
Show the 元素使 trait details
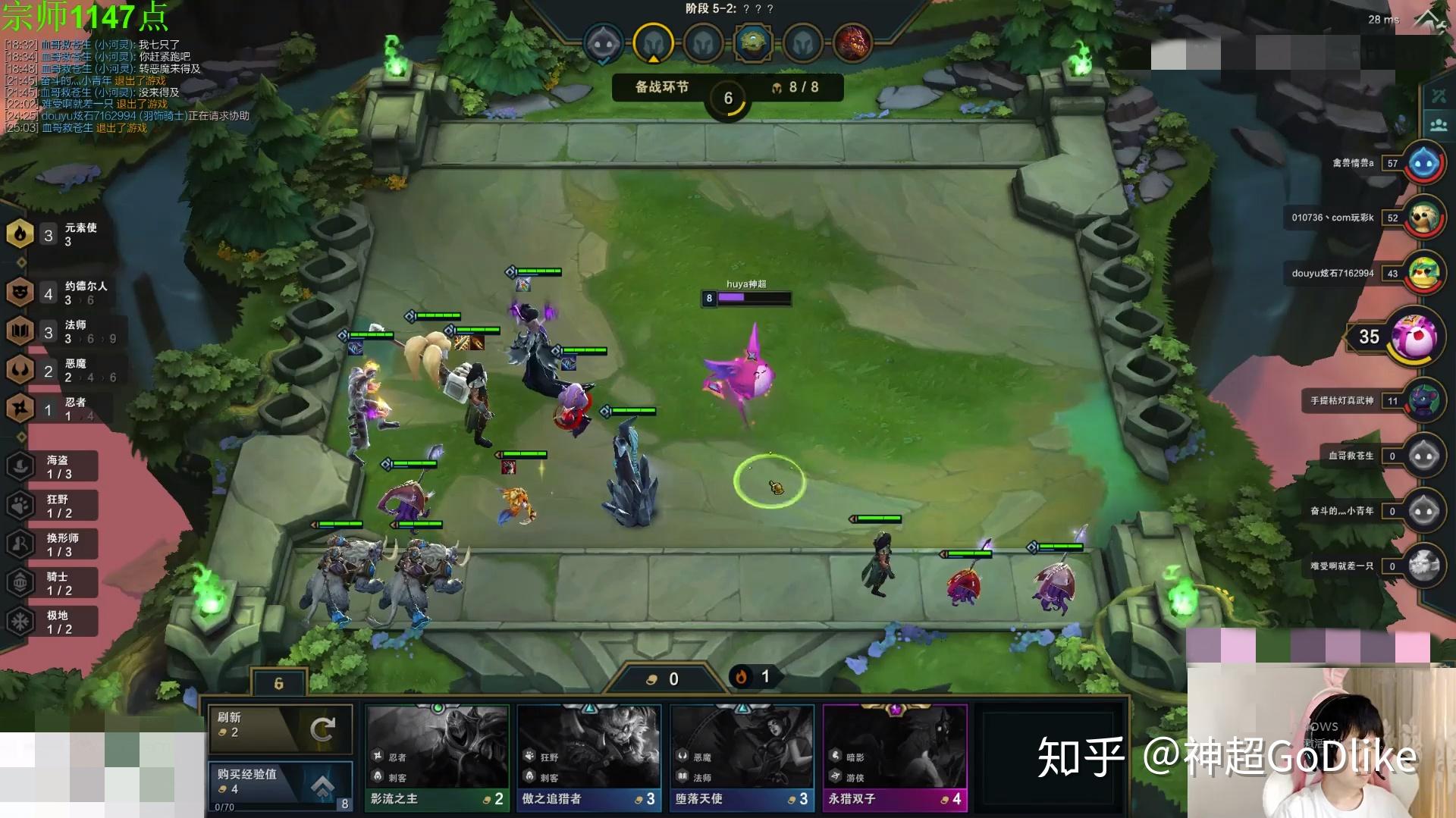tap(61, 234)
